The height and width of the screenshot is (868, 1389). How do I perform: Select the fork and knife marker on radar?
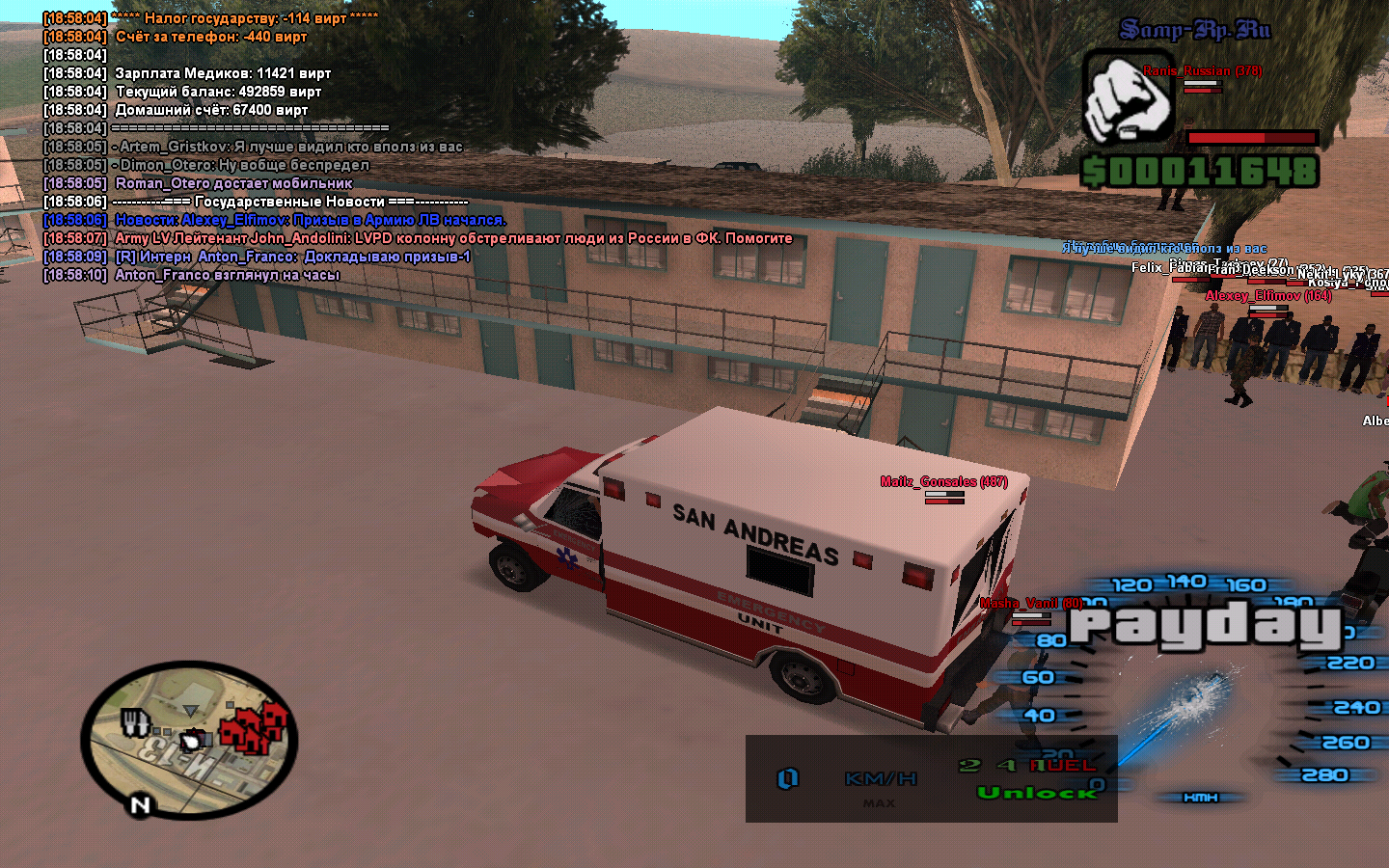pos(134,721)
